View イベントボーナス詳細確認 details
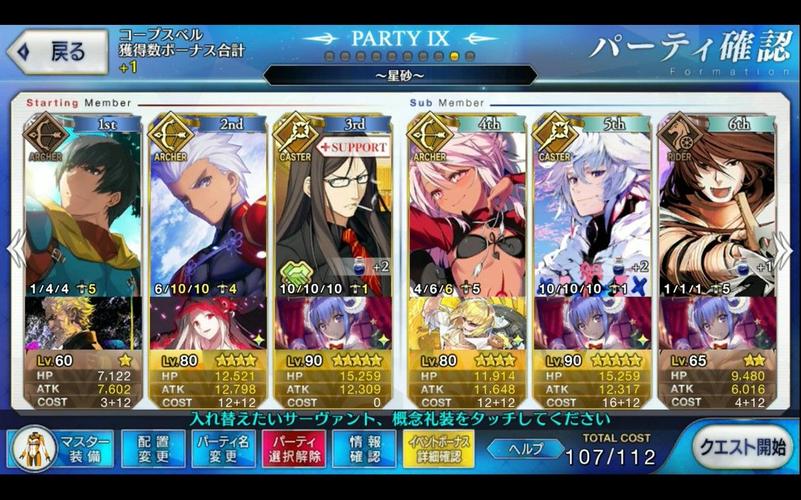The height and width of the screenshot is (500, 801). click(x=439, y=448)
